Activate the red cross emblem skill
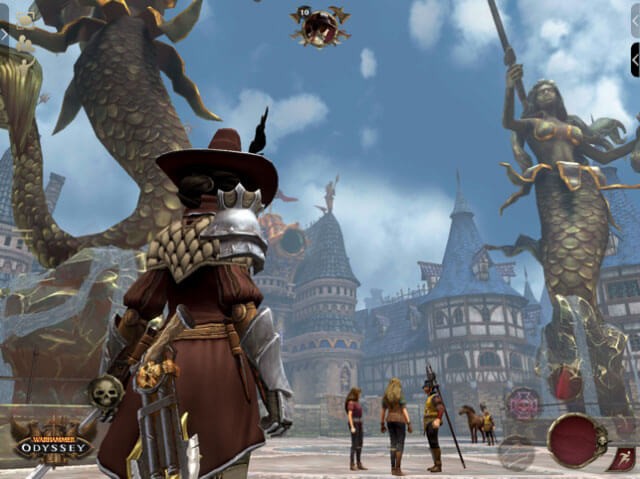Screen dimensions: 640x479 (522, 404)
